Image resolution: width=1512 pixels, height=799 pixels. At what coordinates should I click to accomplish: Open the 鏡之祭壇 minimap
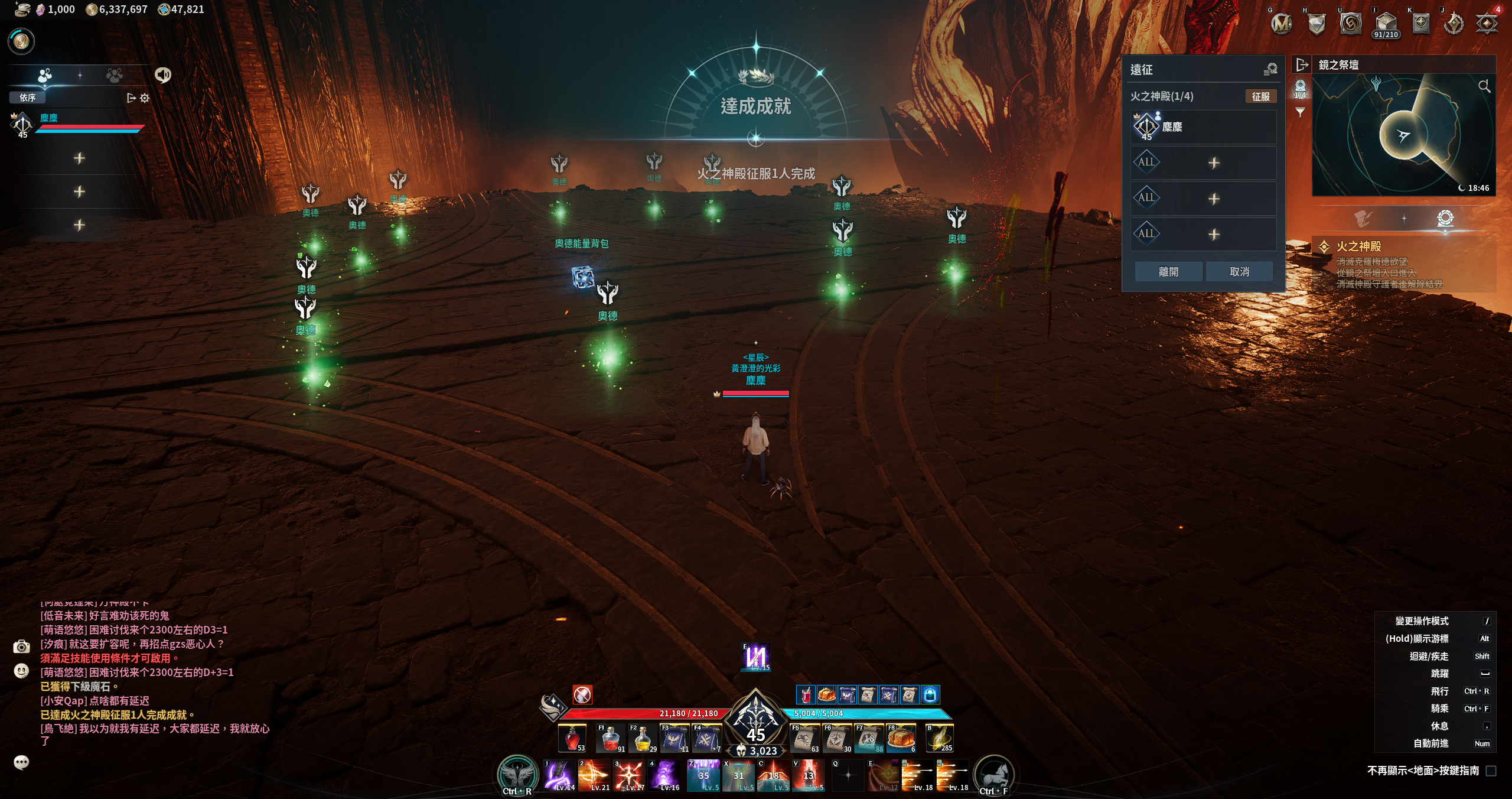click(x=1403, y=136)
